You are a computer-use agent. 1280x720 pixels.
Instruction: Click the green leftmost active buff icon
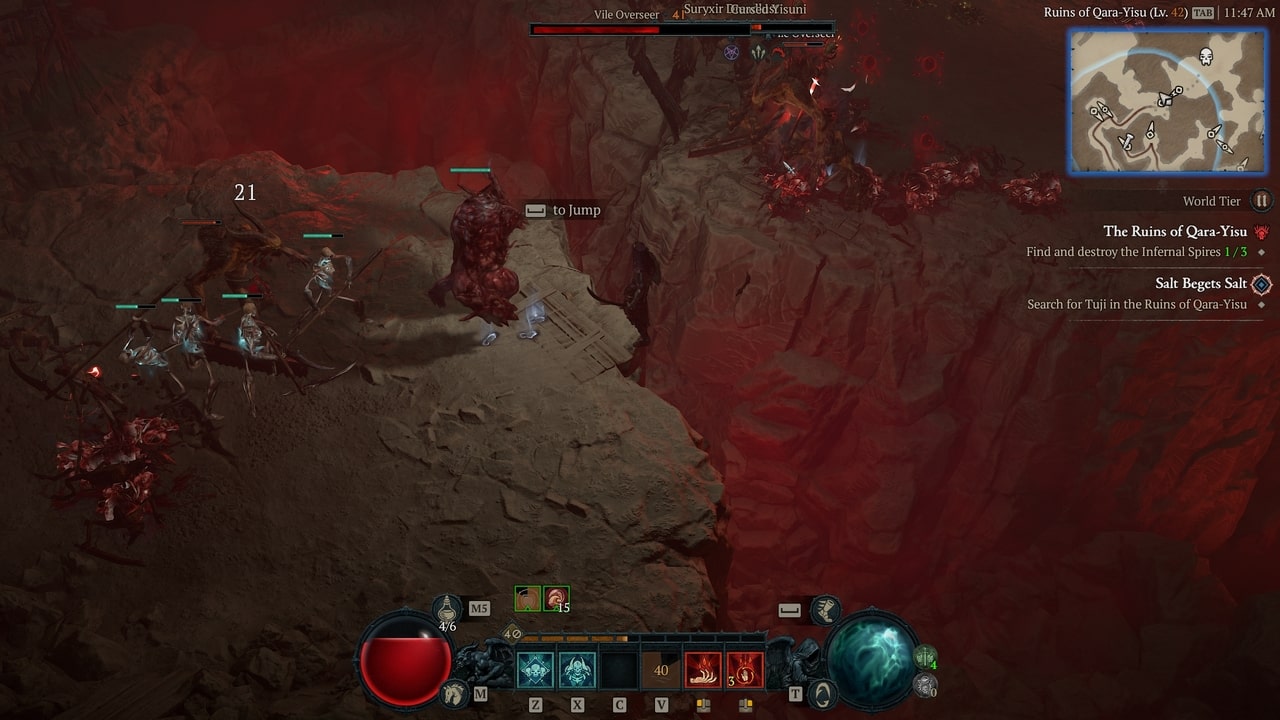click(x=528, y=596)
